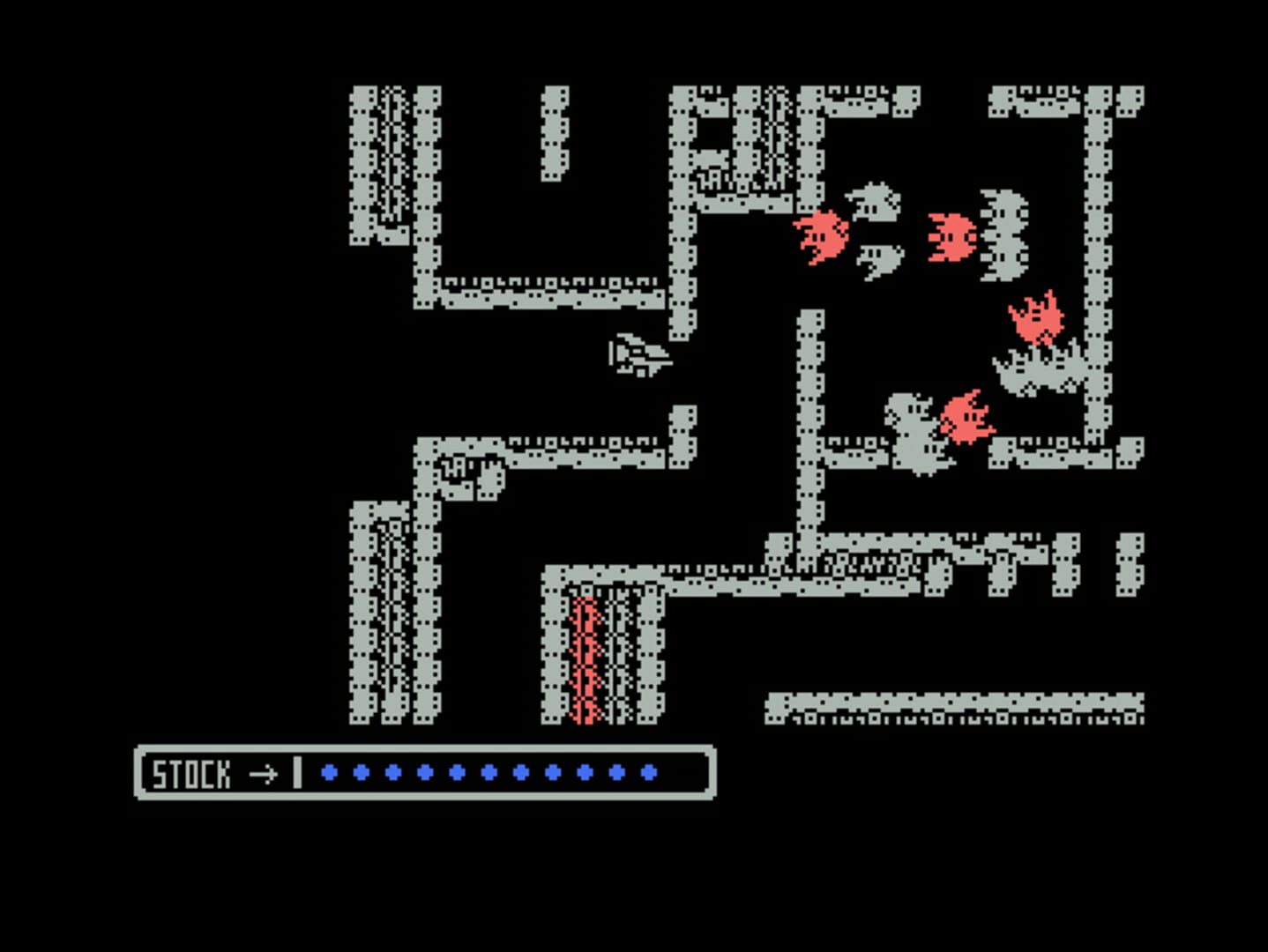
Task: Click the gray ghost enemy above the red crab
Action: point(875,201)
